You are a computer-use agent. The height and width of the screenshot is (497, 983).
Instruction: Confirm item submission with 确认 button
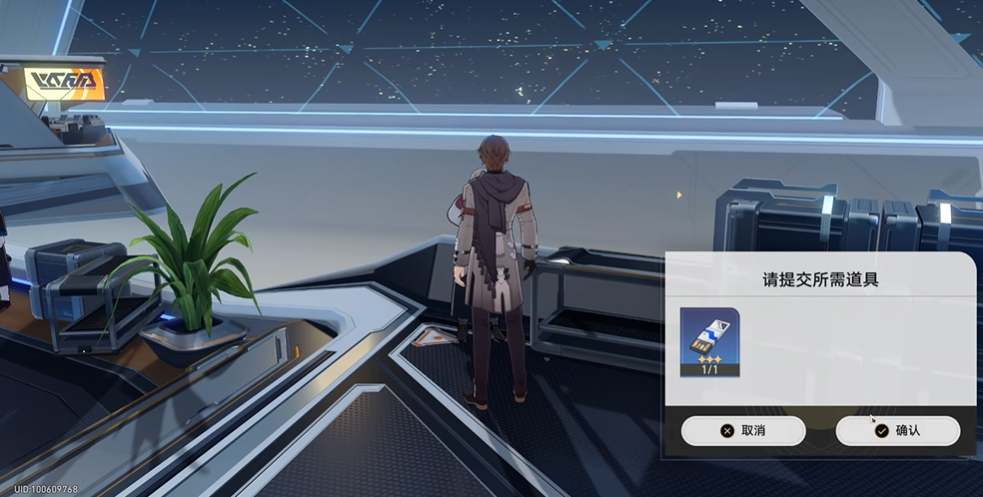pos(897,431)
